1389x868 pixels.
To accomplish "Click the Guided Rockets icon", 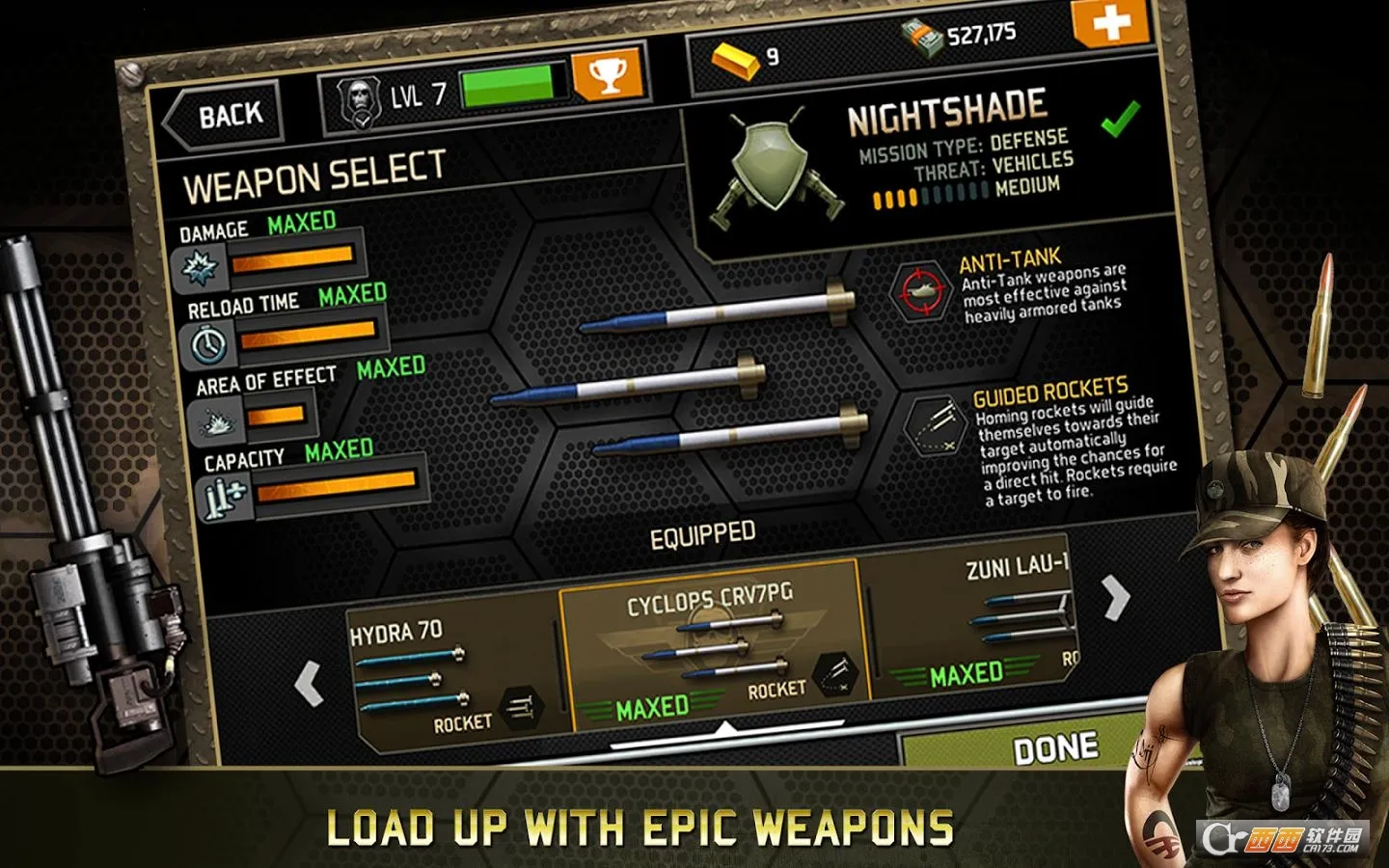I will 935,425.
